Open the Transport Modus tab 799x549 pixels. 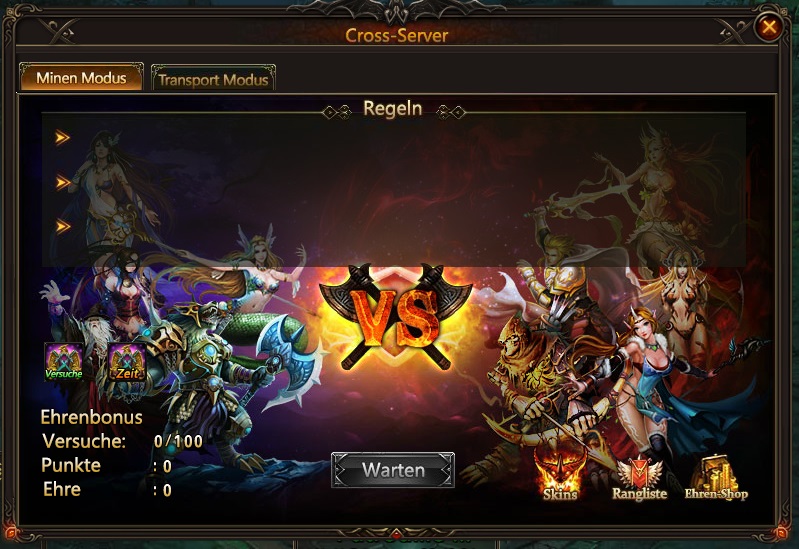click(213, 78)
